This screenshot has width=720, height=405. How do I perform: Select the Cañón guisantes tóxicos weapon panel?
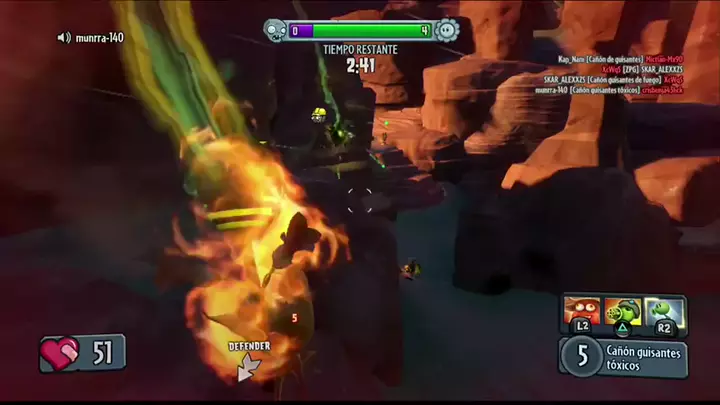coord(623,355)
